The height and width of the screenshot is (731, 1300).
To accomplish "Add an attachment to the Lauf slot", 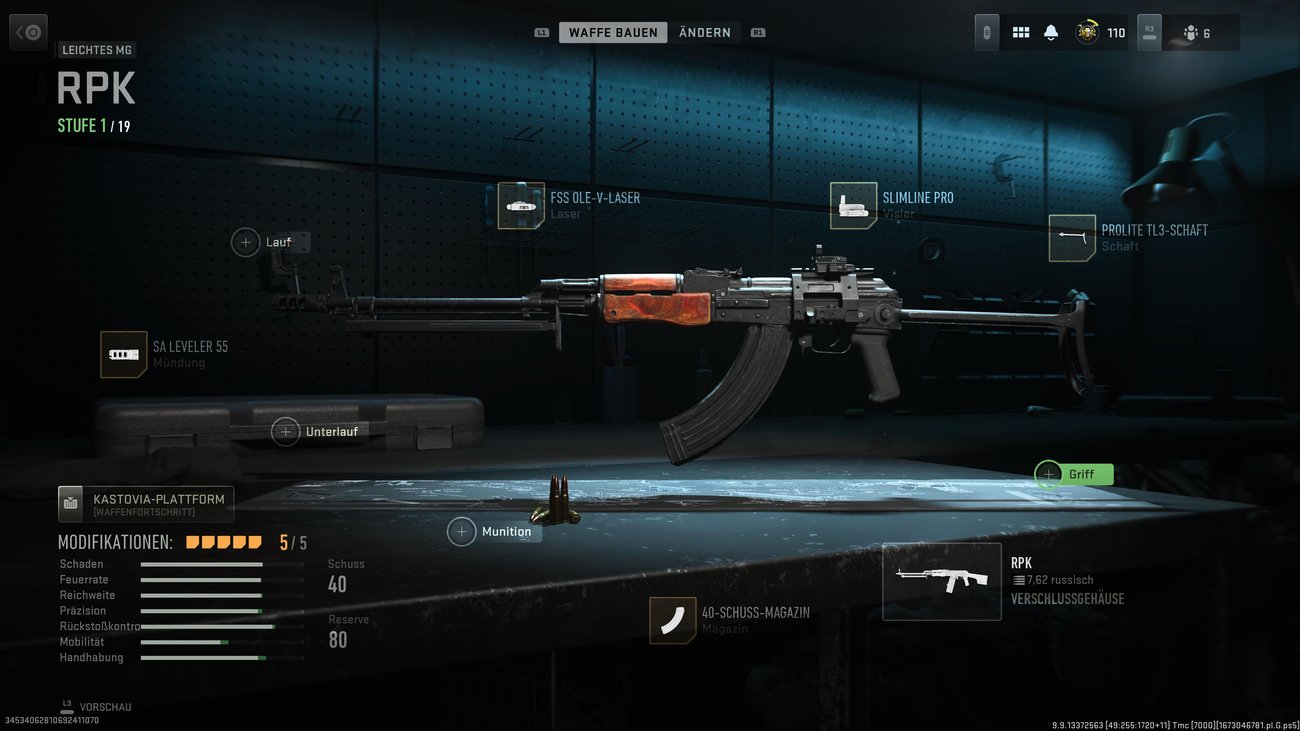I will [x=246, y=242].
